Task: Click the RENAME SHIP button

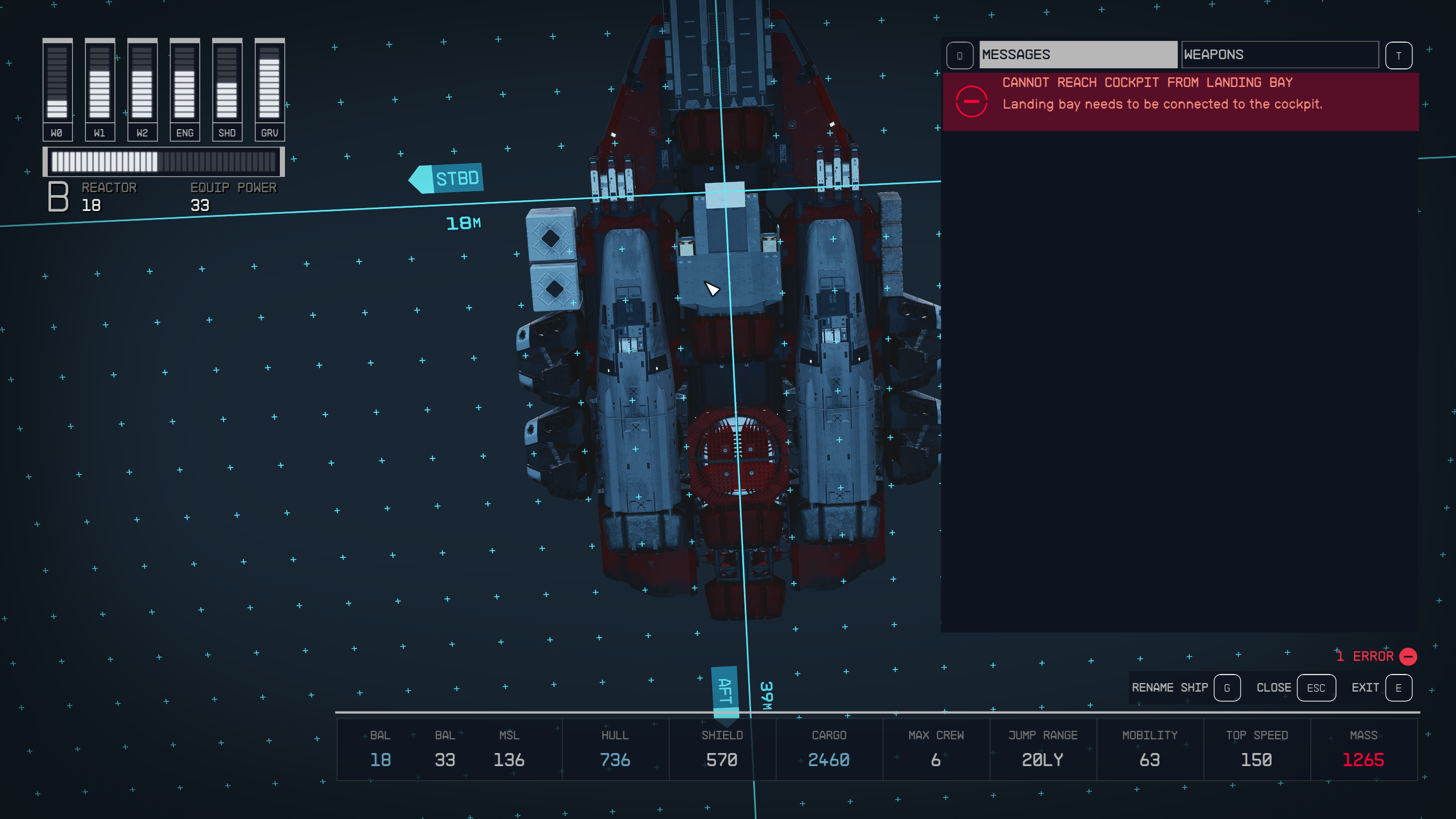Action: [1170, 688]
